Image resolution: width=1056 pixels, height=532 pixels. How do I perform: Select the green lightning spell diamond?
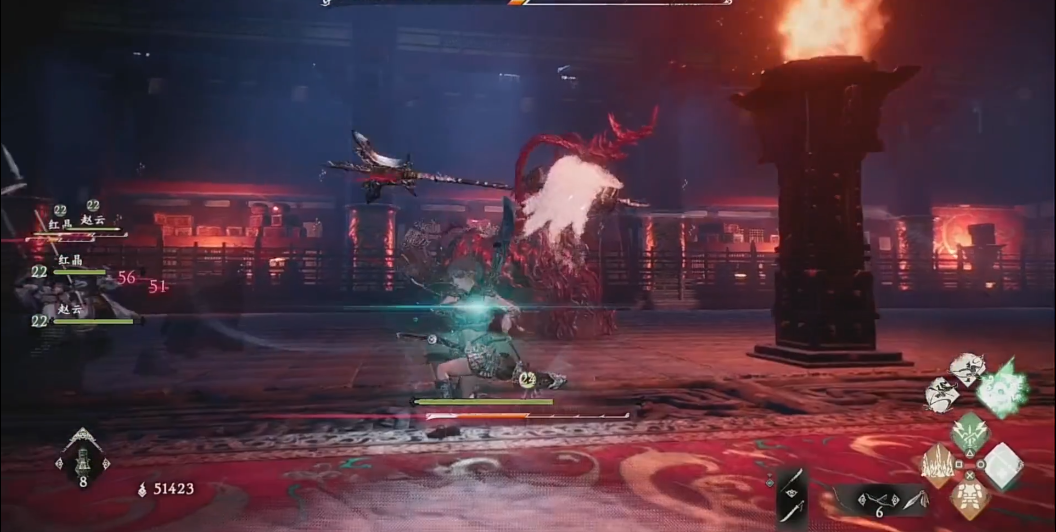tap(969, 433)
